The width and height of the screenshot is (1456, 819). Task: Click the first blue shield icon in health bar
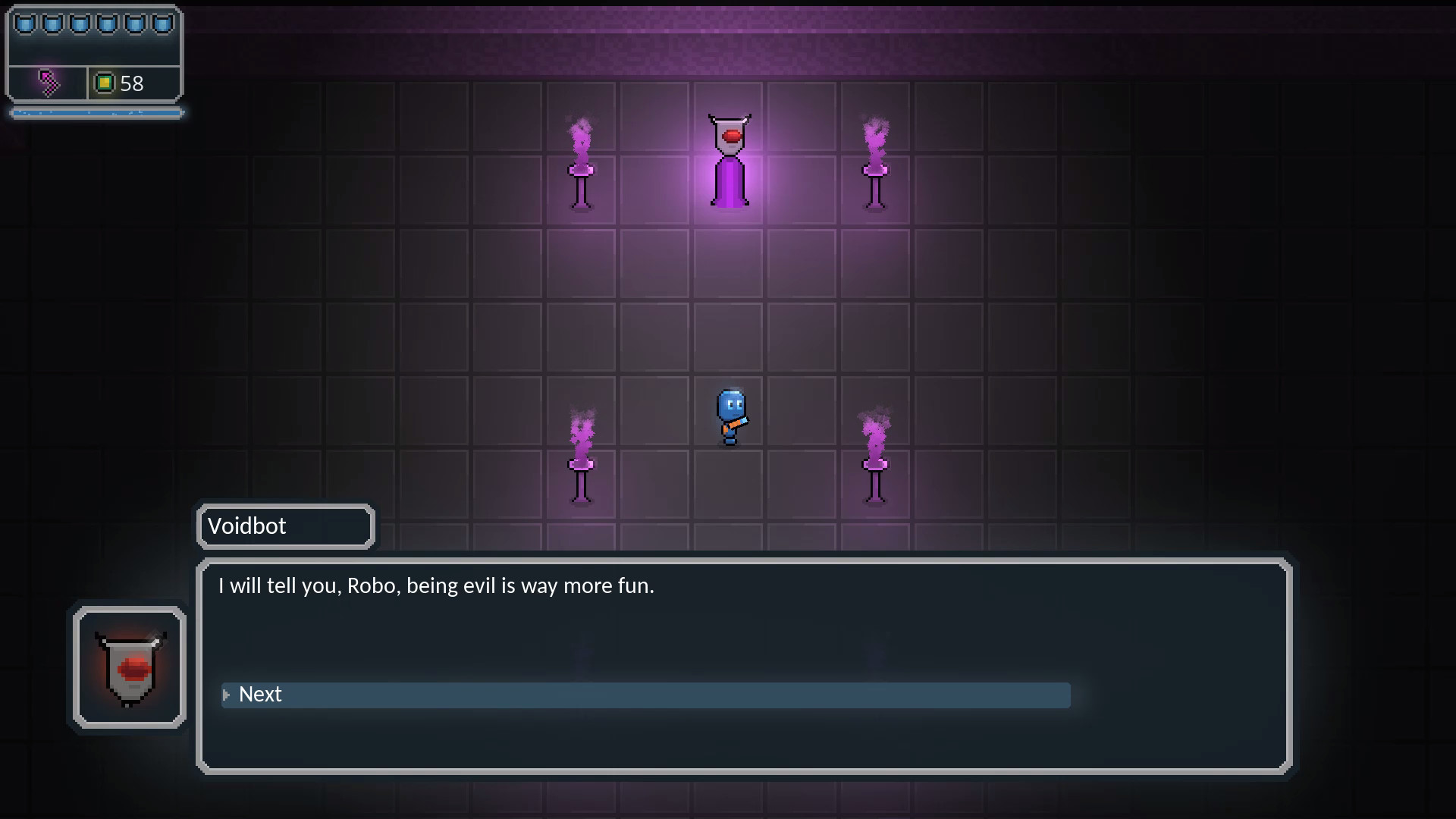pos(27,23)
